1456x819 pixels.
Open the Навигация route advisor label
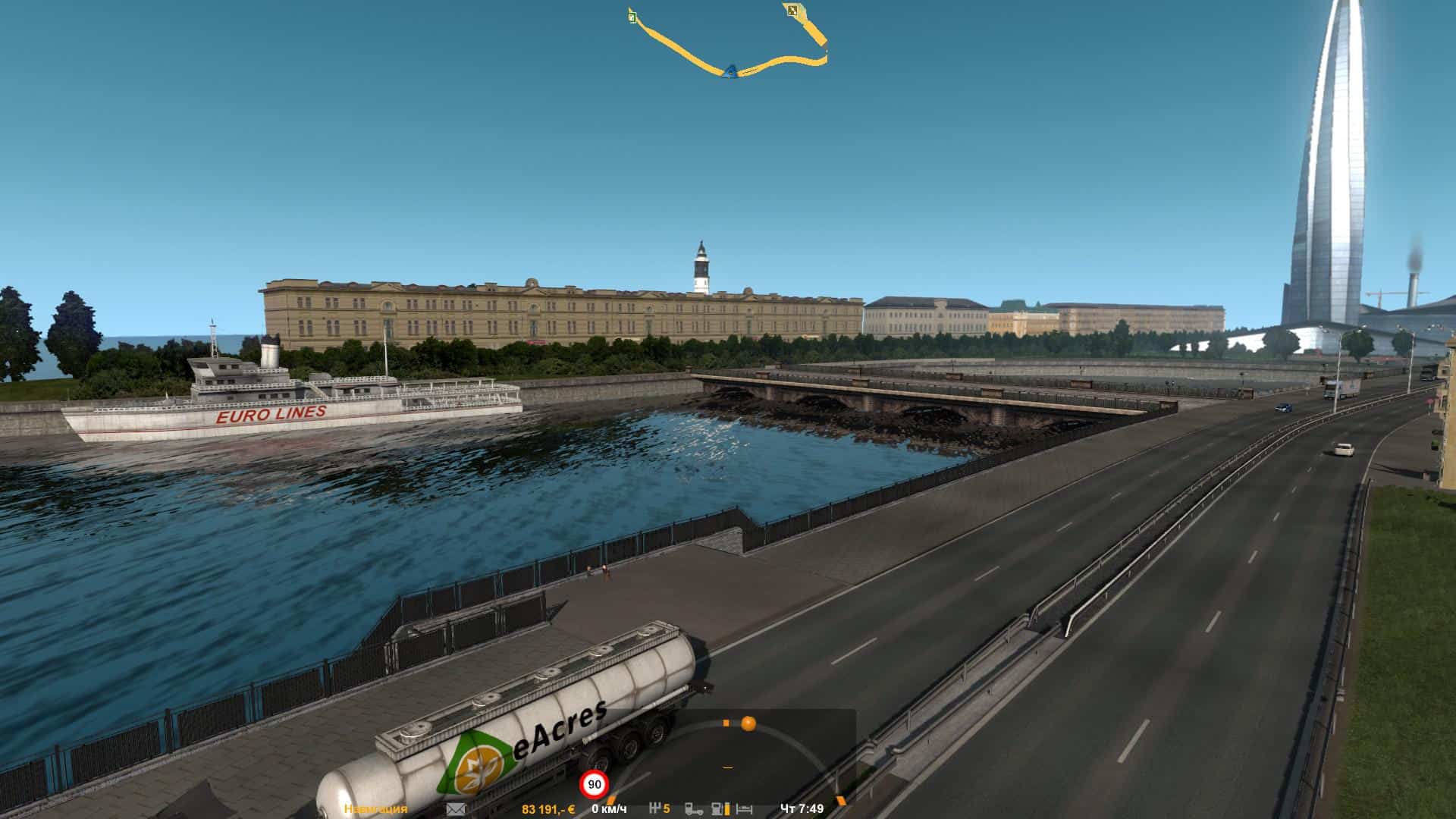(x=375, y=809)
